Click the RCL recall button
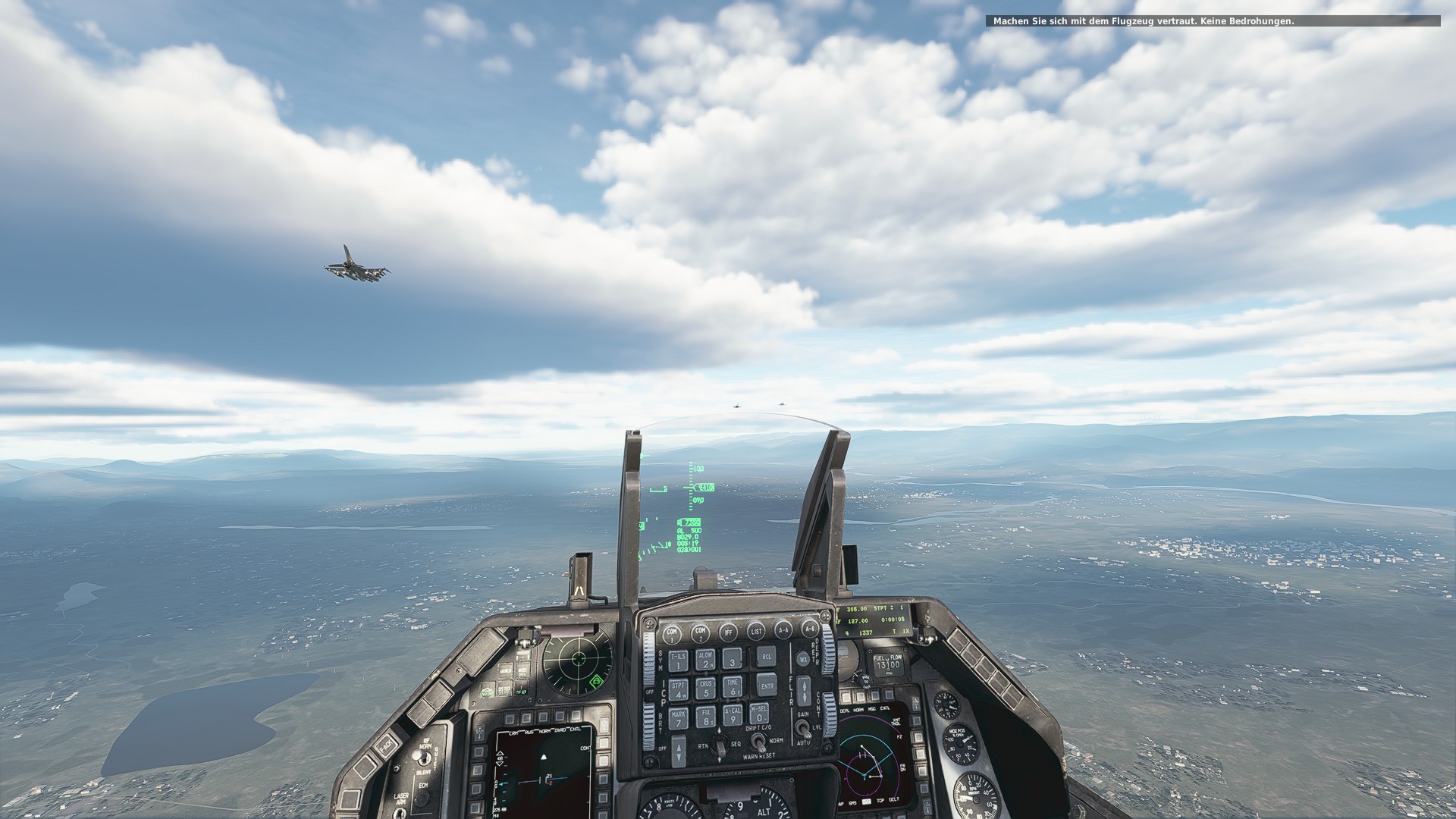The width and height of the screenshot is (1456, 819). [x=766, y=657]
